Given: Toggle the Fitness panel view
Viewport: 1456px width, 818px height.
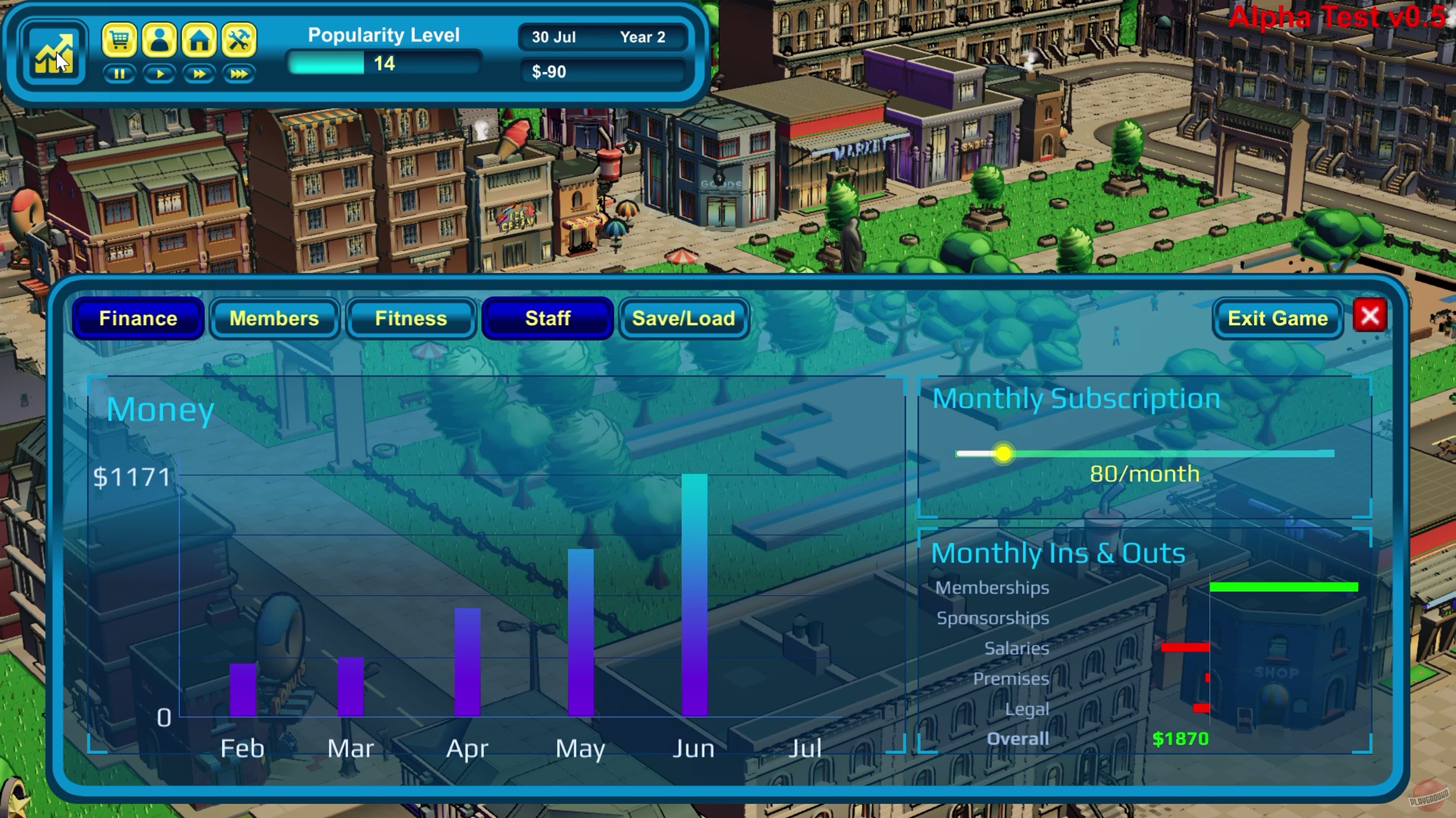Looking at the screenshot, I should 411,319.
